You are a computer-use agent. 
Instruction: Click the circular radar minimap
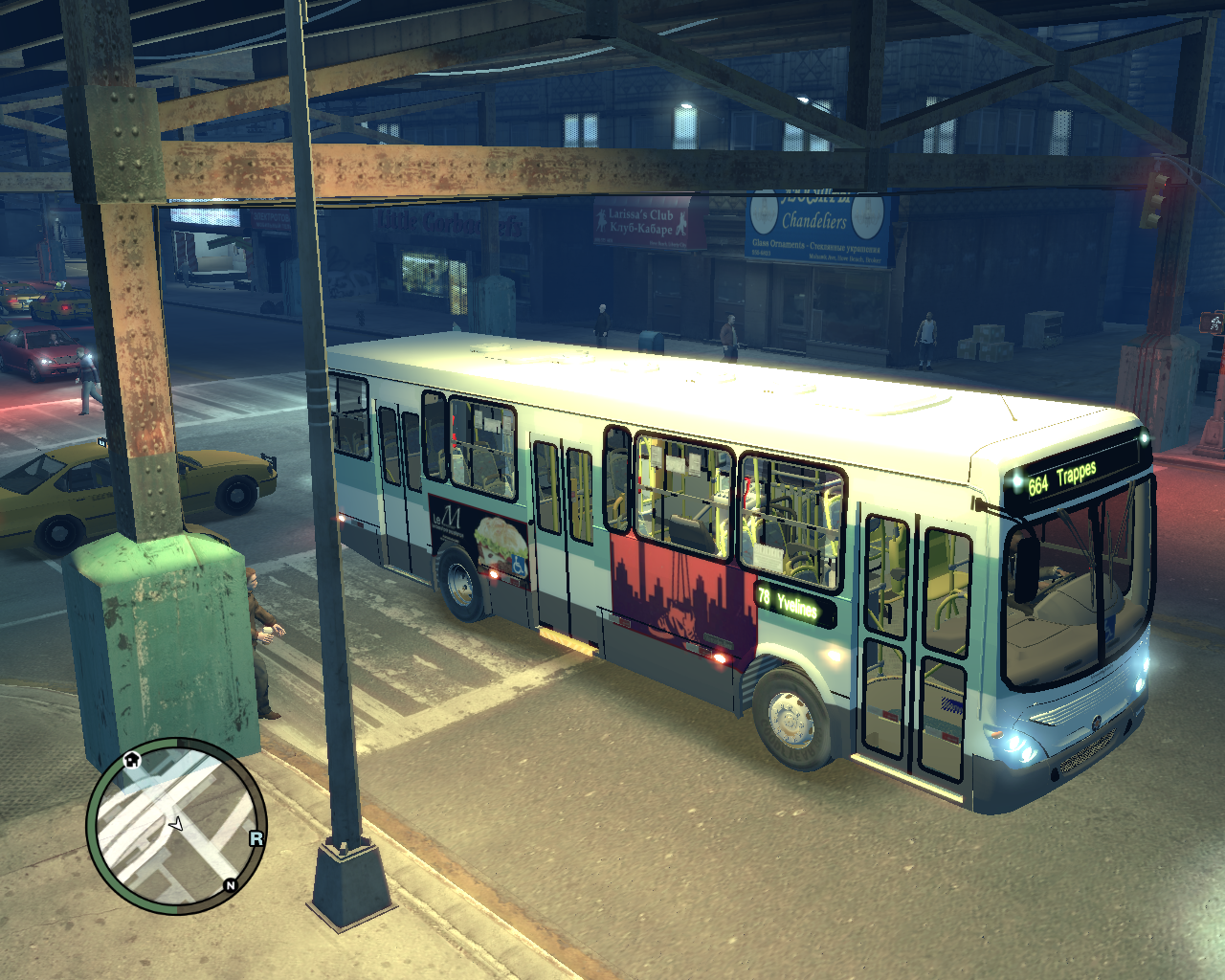pyautogui.click(x=177, y=825)
